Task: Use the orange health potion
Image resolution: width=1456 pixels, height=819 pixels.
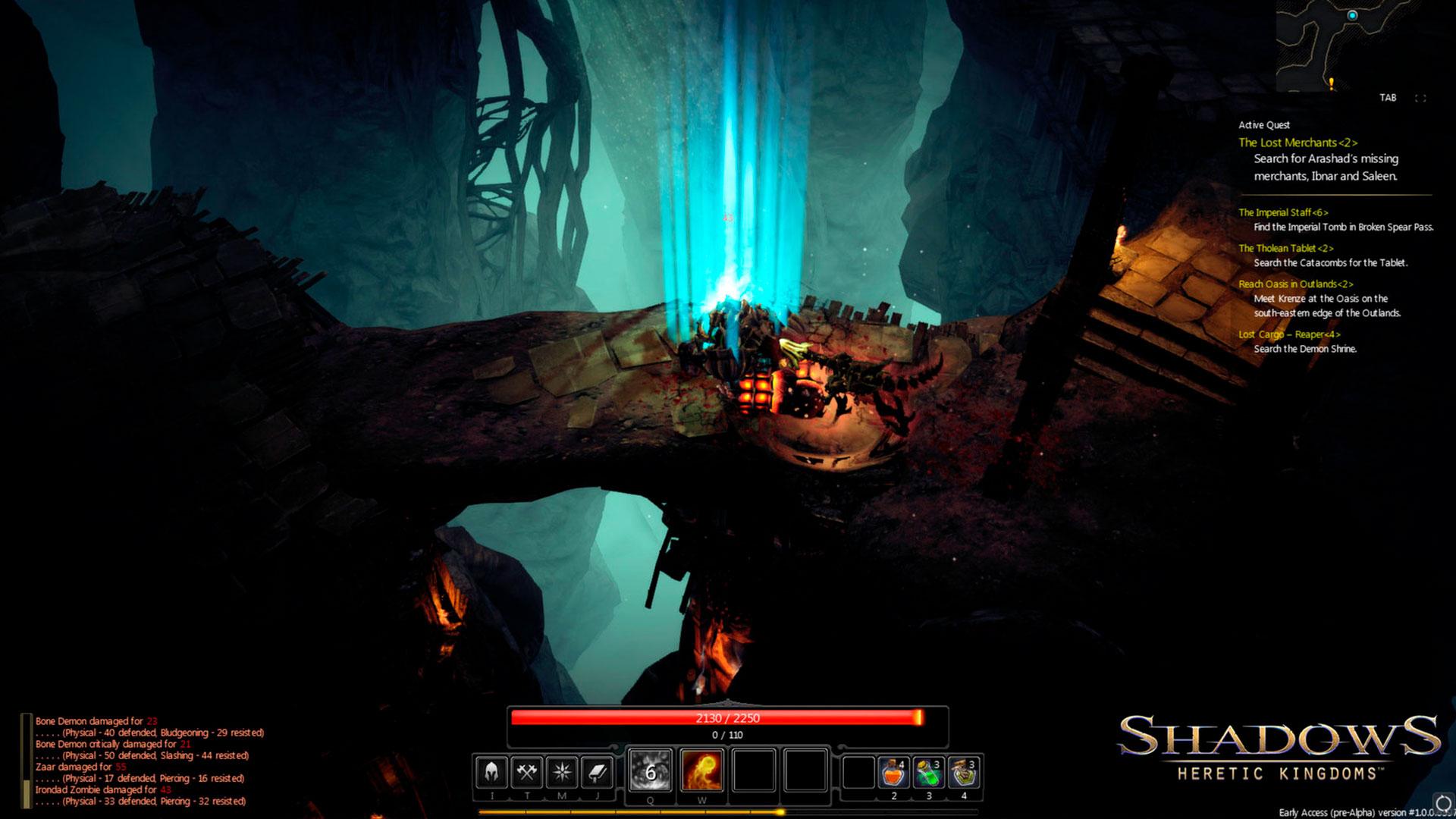Action: [894, 773]
